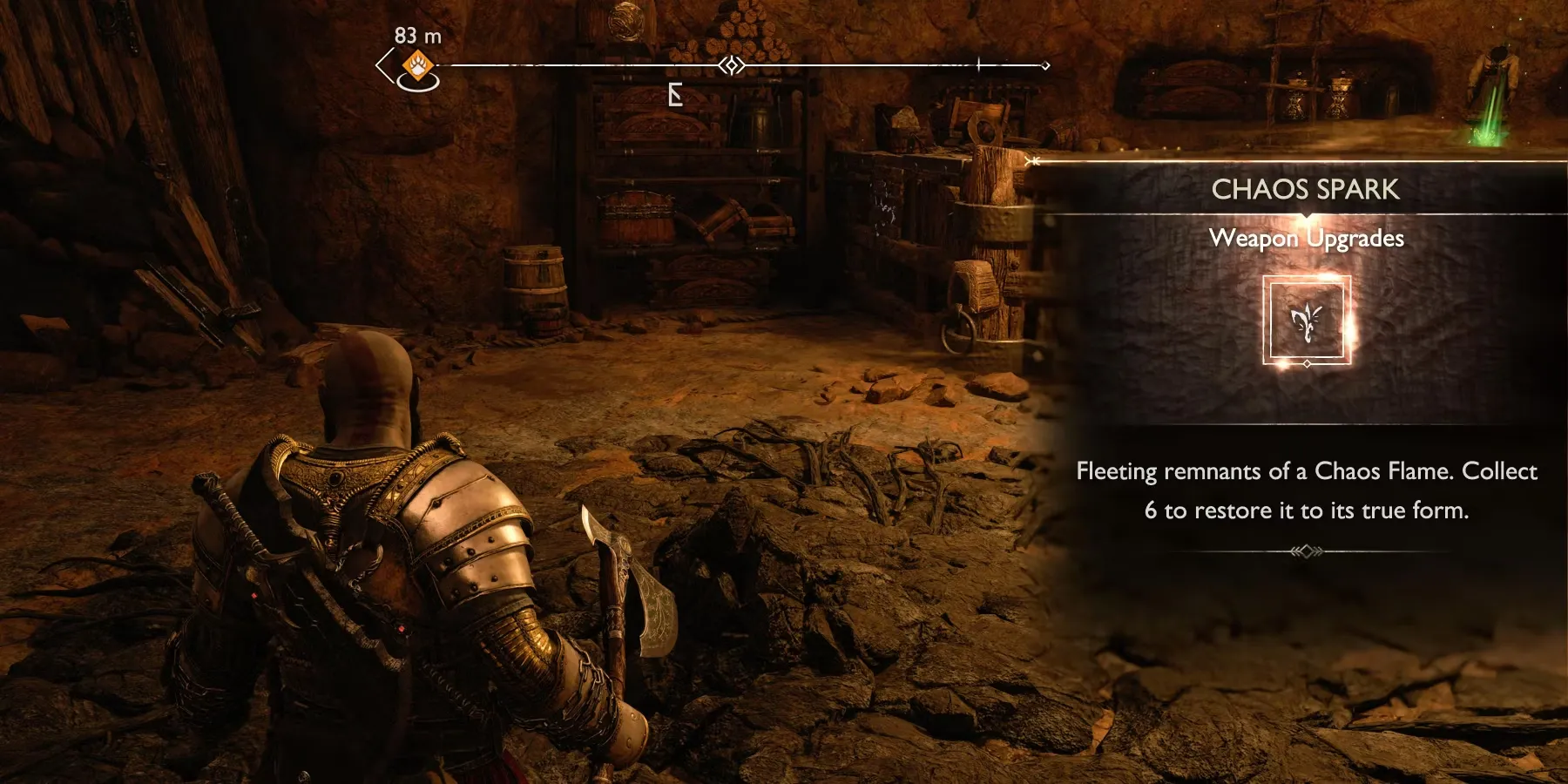Click the compass center diamond marker
The height and width of the screenshot is (784, 1568).
pos(732,65)
